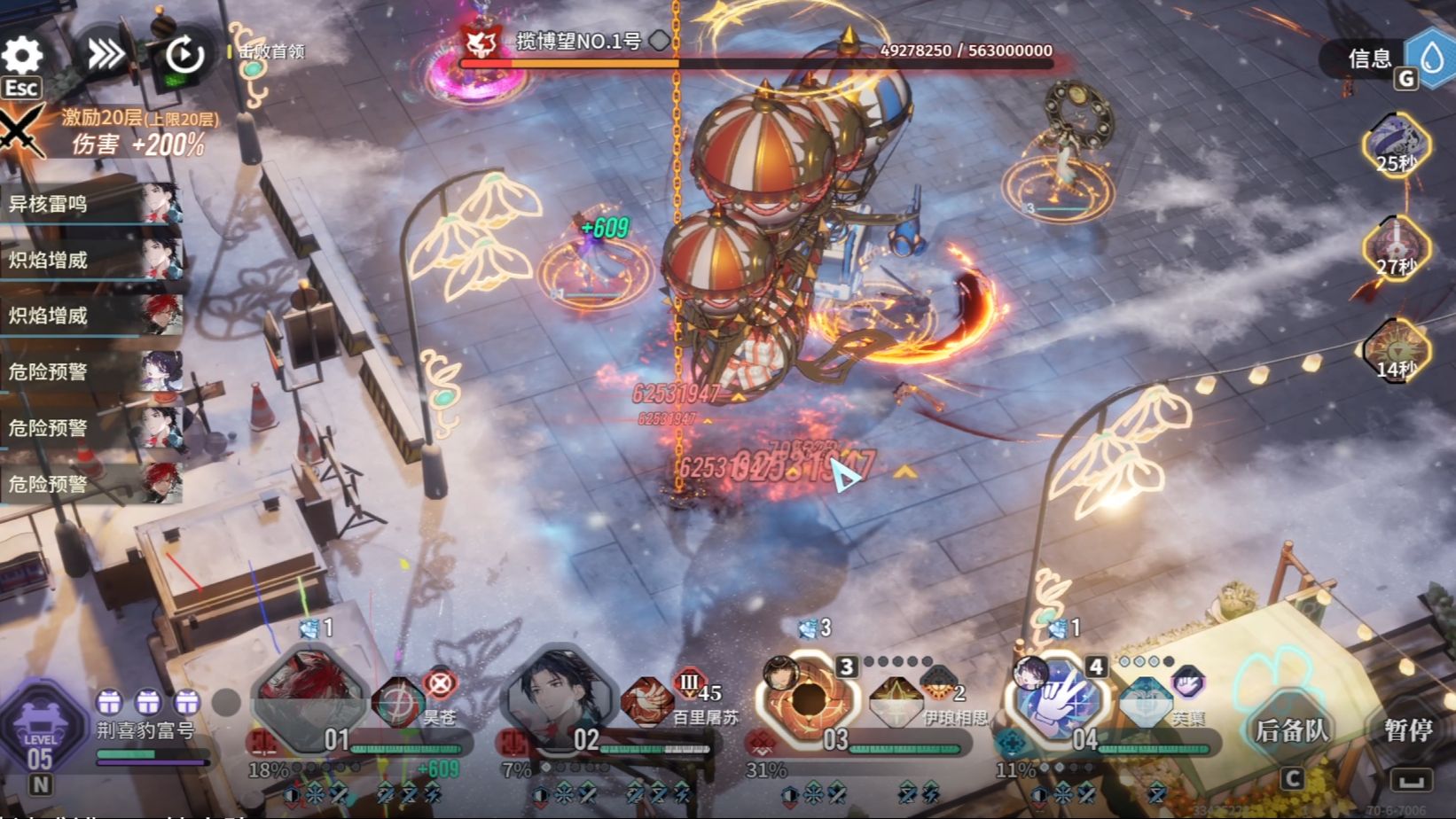1456x819 pixels.
Task: Select the 25秒 cooldown hexagon skill
Action: pos(1396,144)
